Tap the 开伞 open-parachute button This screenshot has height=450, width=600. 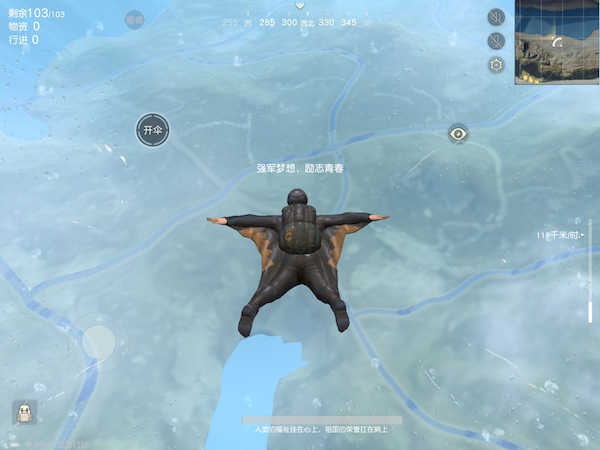pos(153,130)
